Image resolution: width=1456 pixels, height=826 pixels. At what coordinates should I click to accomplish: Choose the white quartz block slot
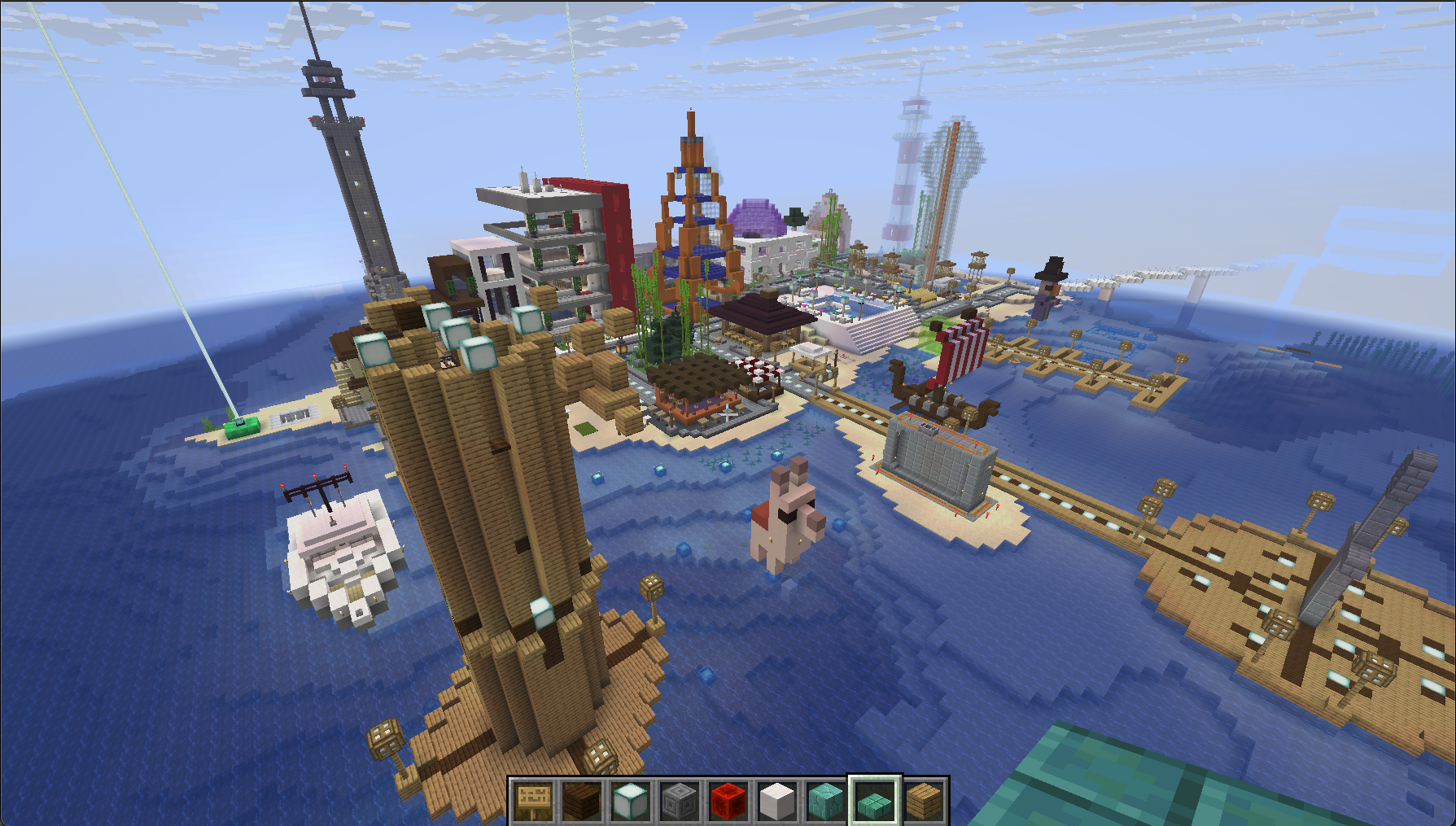pos(777,801)
